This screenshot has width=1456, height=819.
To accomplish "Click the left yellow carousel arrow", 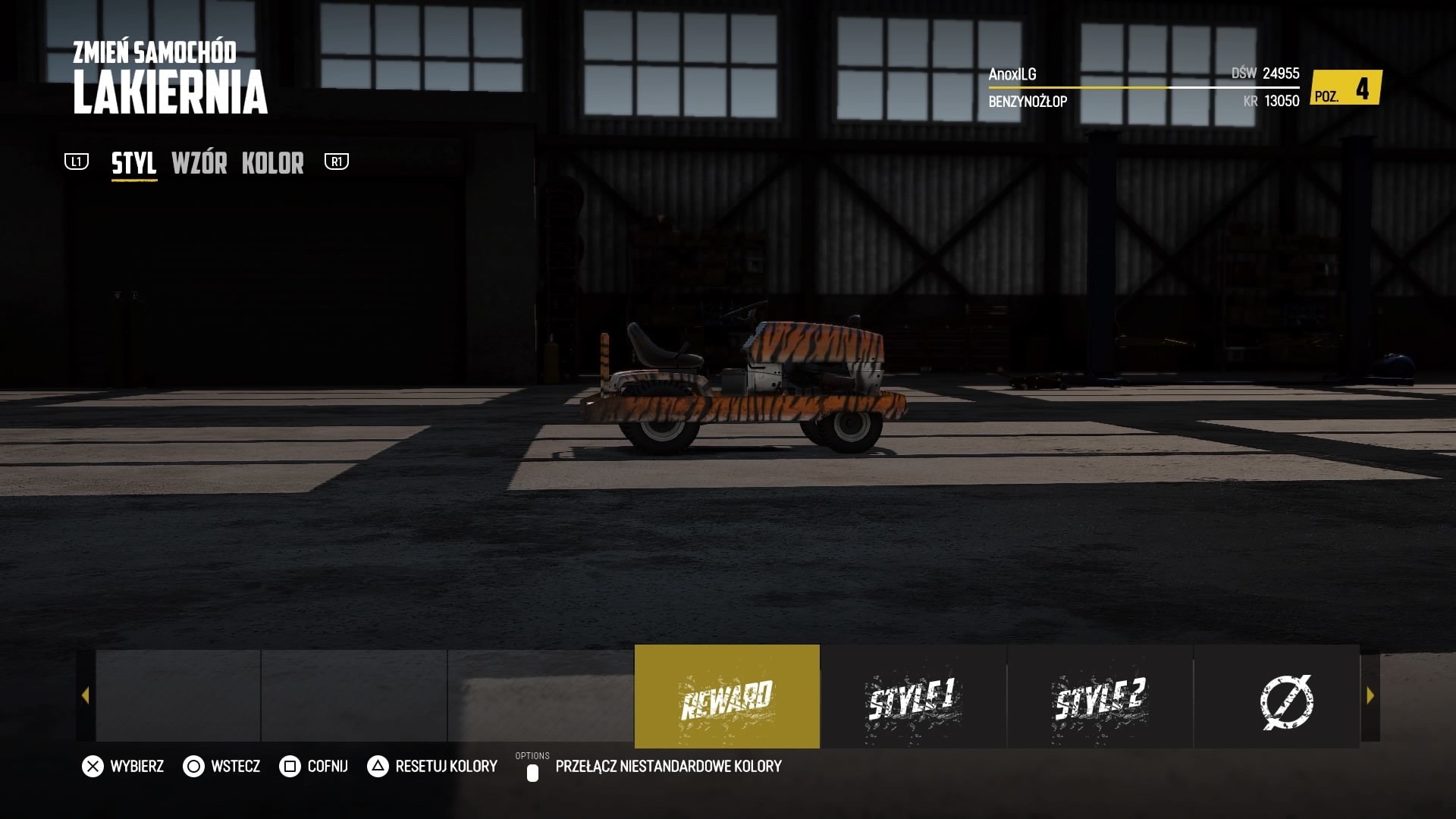I will click(x=85, y=695).
